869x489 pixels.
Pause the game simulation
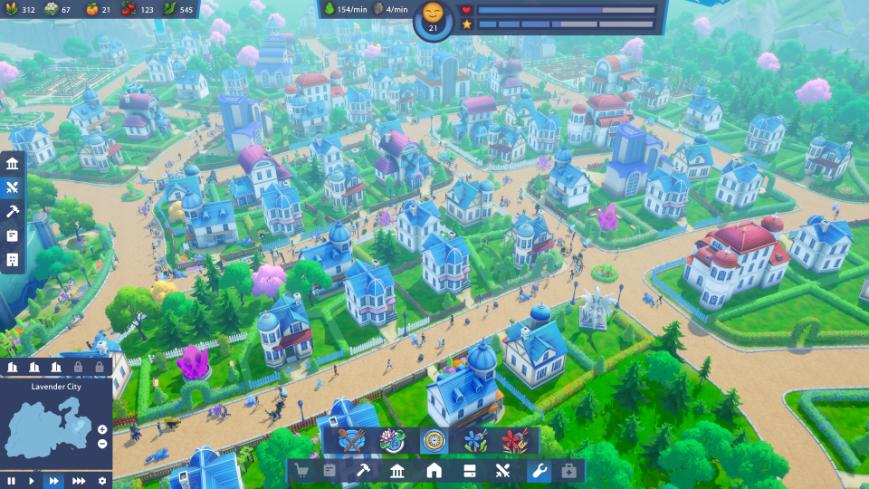coord(10,480)
